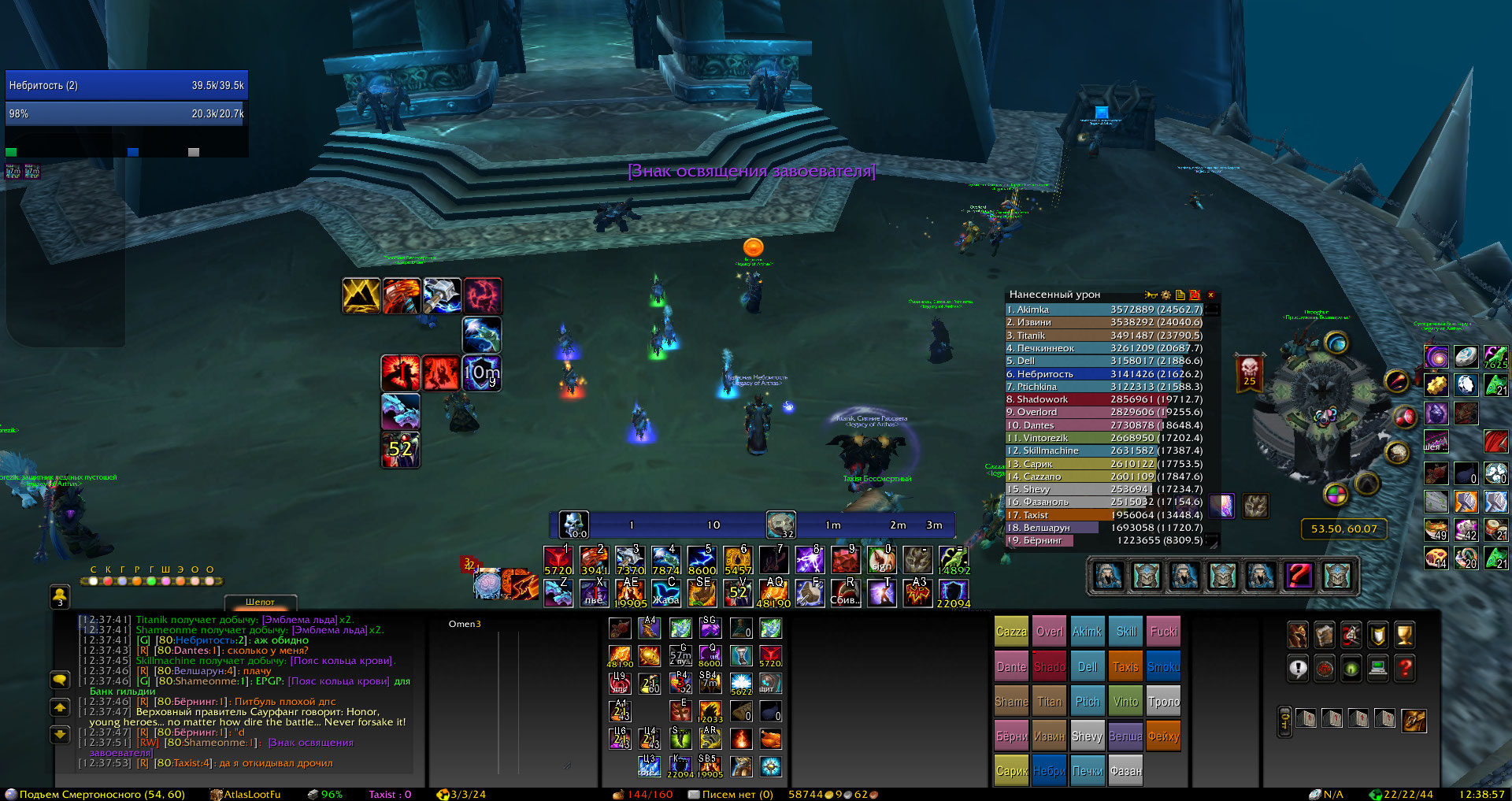Select the Cazza raid frame
This screenshot has width=1512, height=801.
point(1011,632)
